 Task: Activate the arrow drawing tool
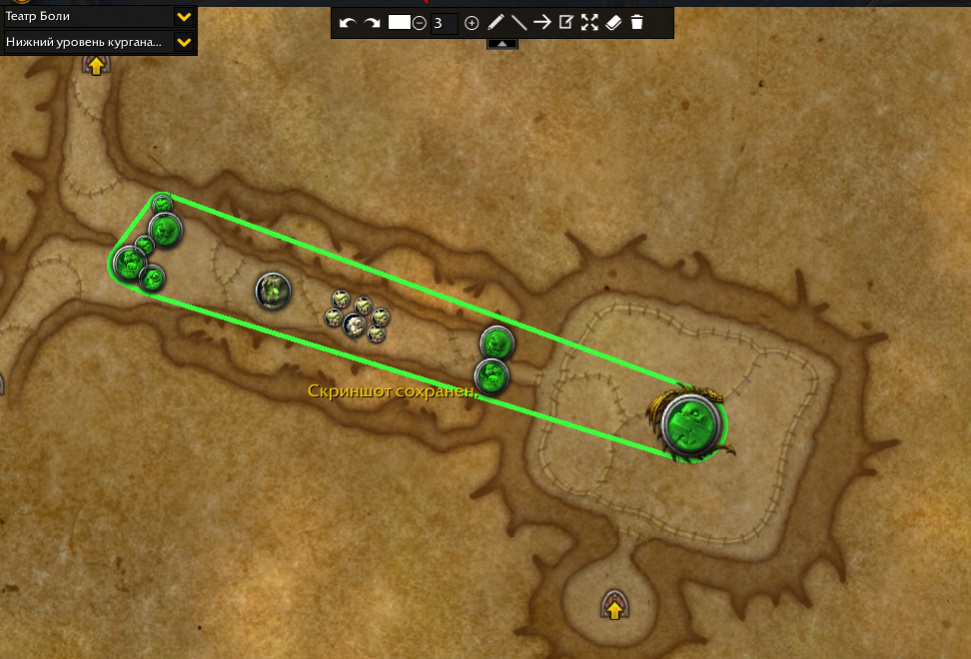click(x=542, y=22)
